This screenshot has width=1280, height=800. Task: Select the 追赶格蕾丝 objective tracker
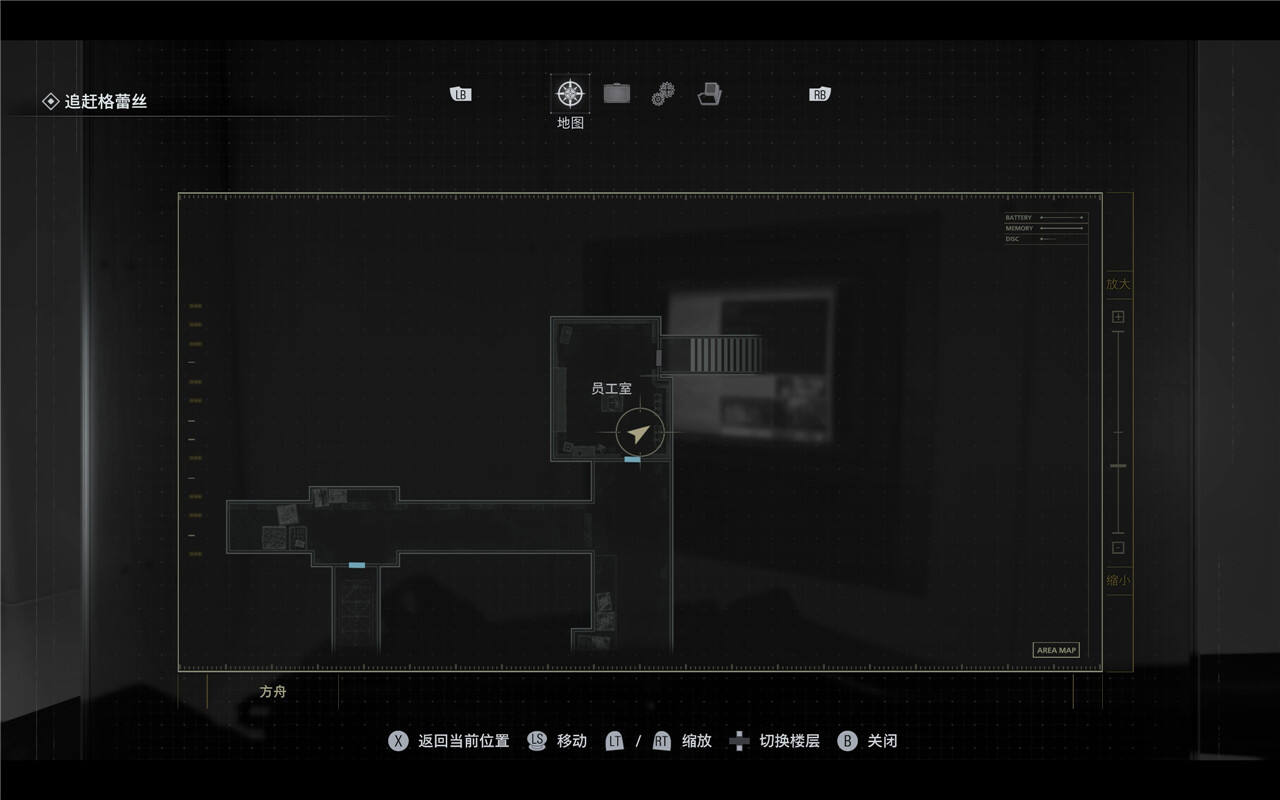pos(105,101)
